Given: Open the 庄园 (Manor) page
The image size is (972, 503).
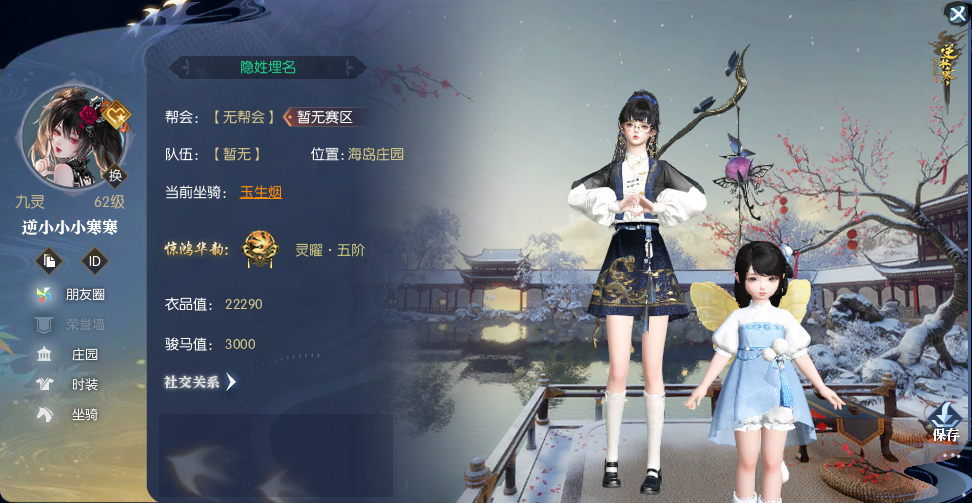Looking at the screenshot, I should point(73,354).
